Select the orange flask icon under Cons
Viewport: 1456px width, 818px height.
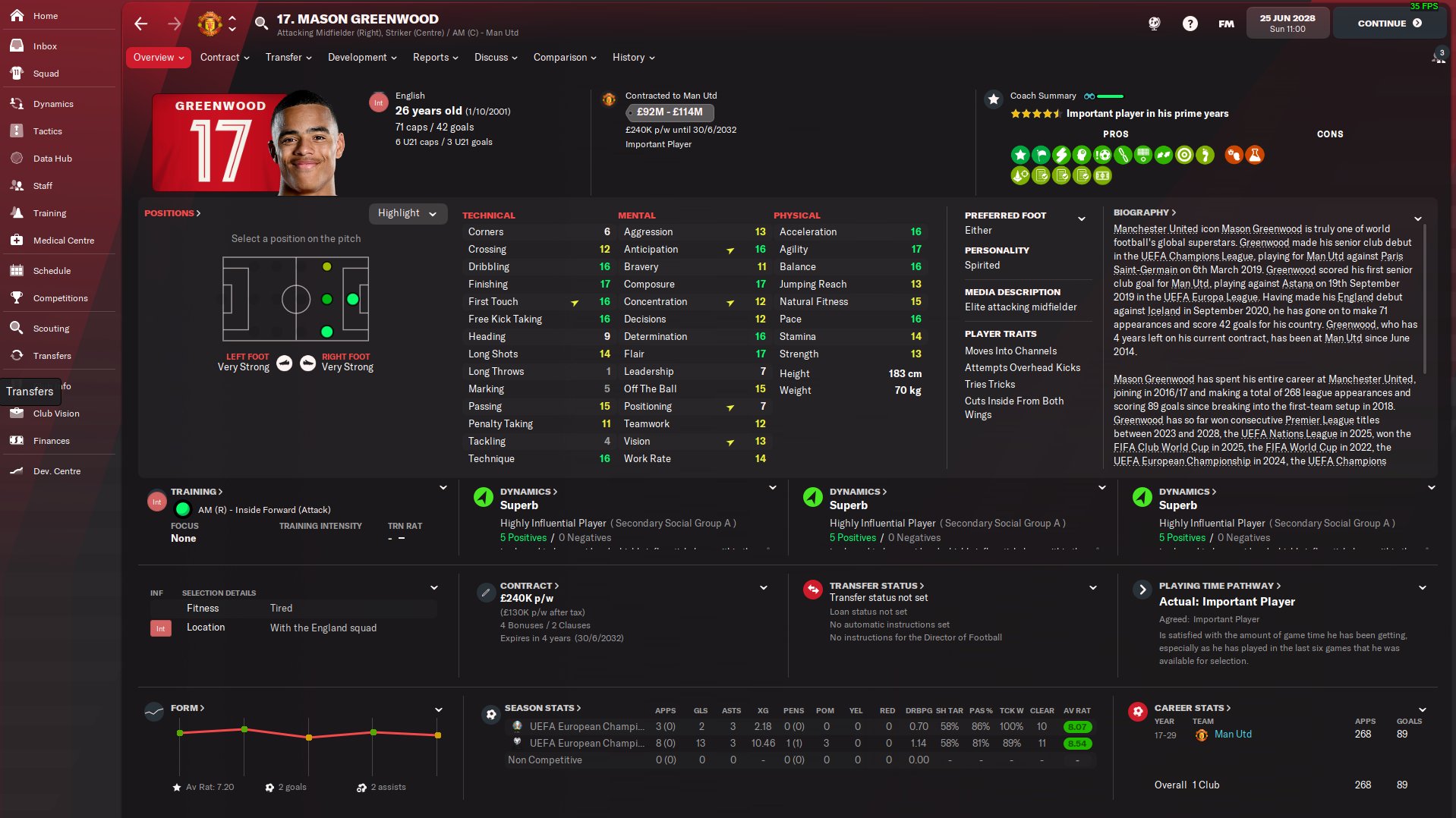pyautogui.click(x=1254, y=155)
